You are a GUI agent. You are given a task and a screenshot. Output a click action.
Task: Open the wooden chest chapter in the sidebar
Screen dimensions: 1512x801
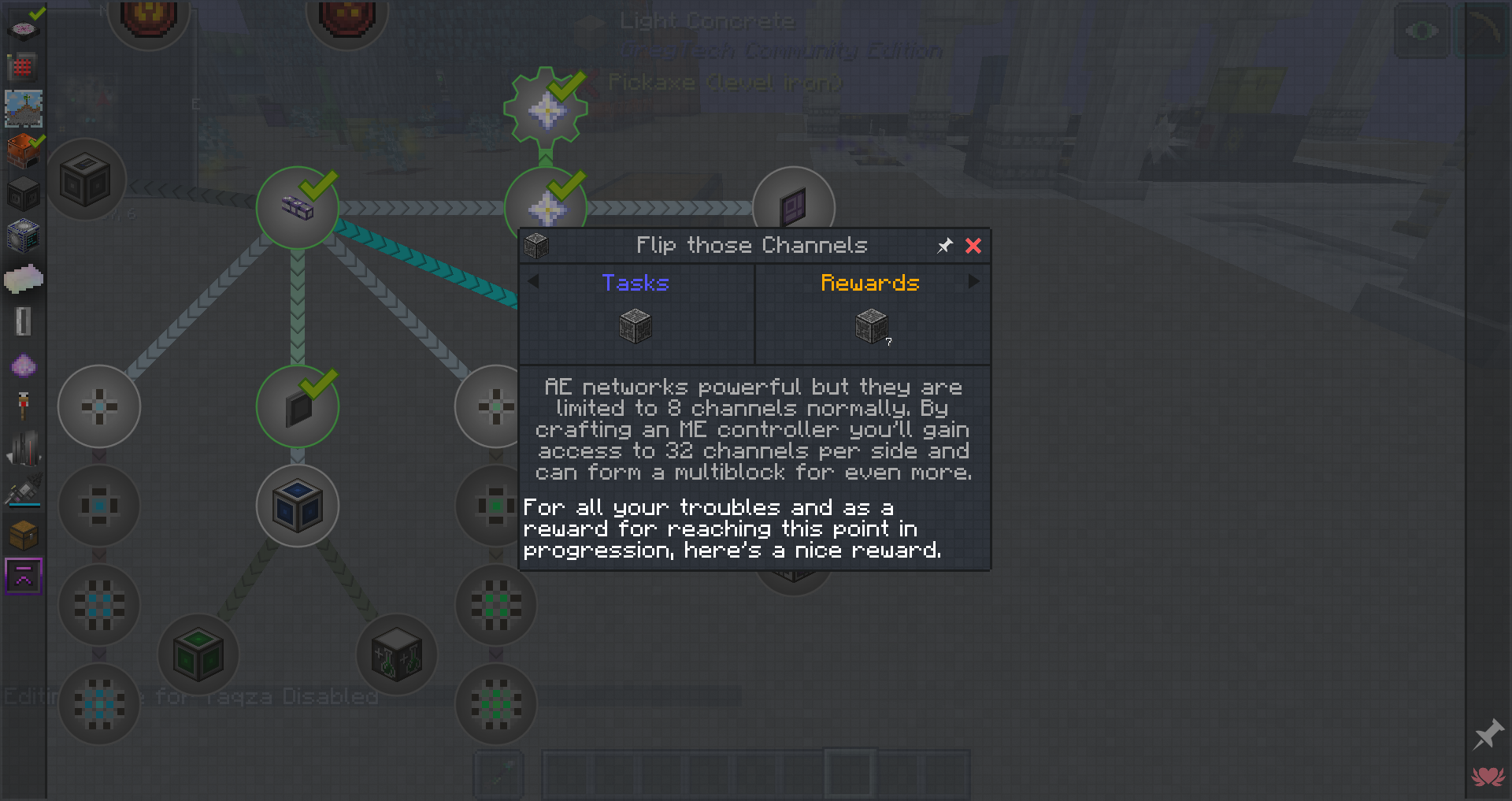[x=23, y=536]
